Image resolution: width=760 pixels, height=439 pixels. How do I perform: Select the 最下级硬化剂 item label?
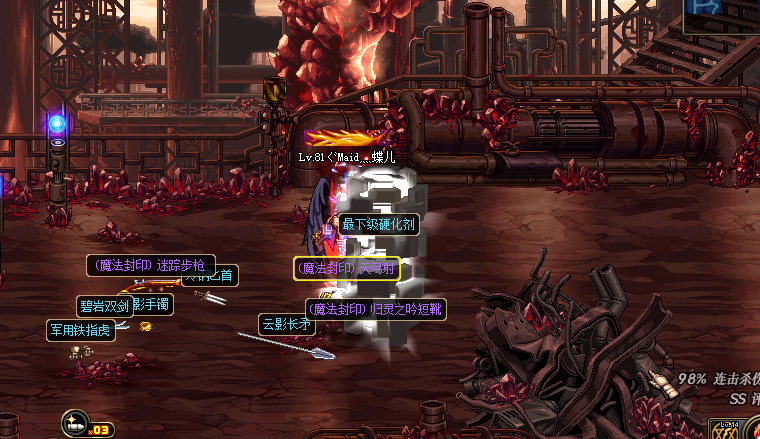(x=378, y=224)
